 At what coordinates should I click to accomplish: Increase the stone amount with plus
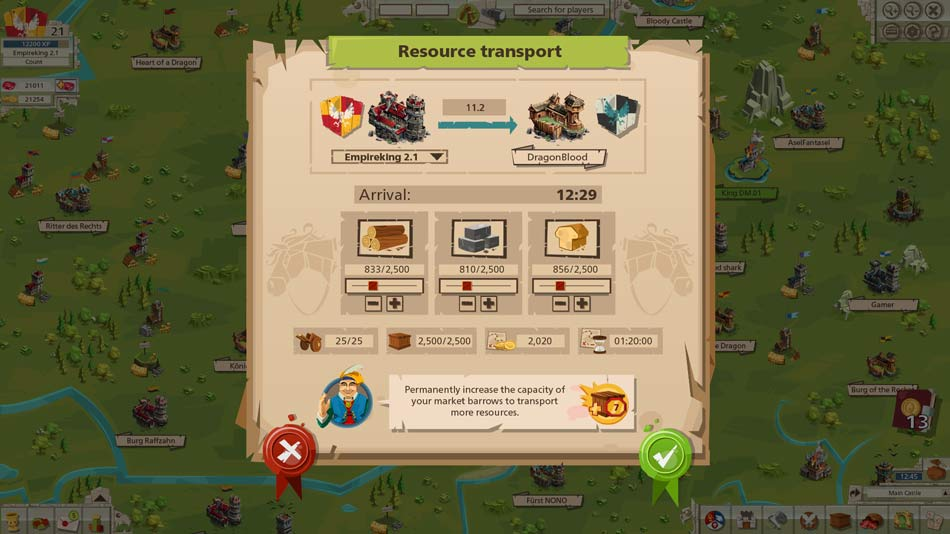coord(489,304)
